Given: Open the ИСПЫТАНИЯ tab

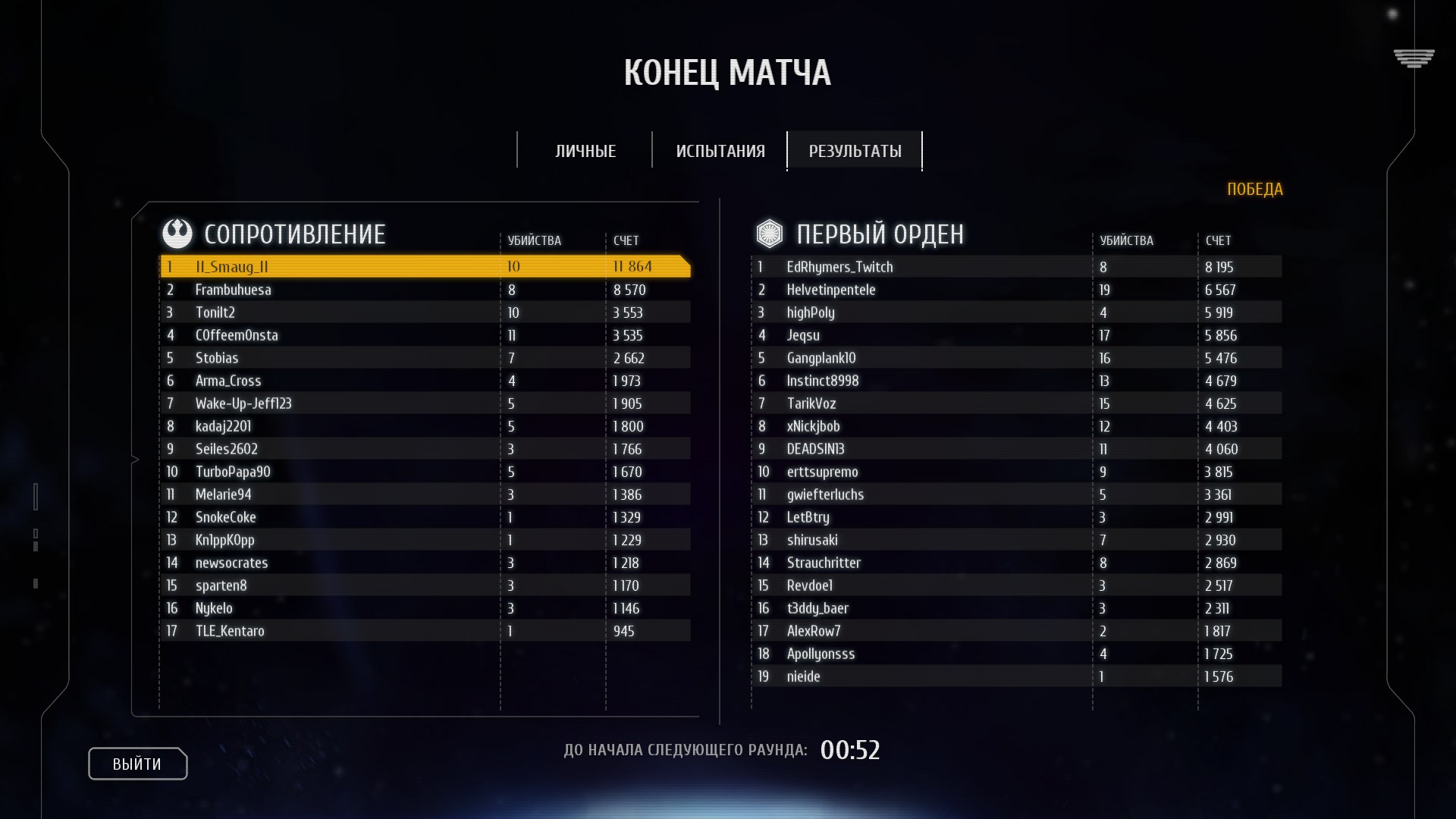Looking at the screenshot, I should tap(720, 151).
